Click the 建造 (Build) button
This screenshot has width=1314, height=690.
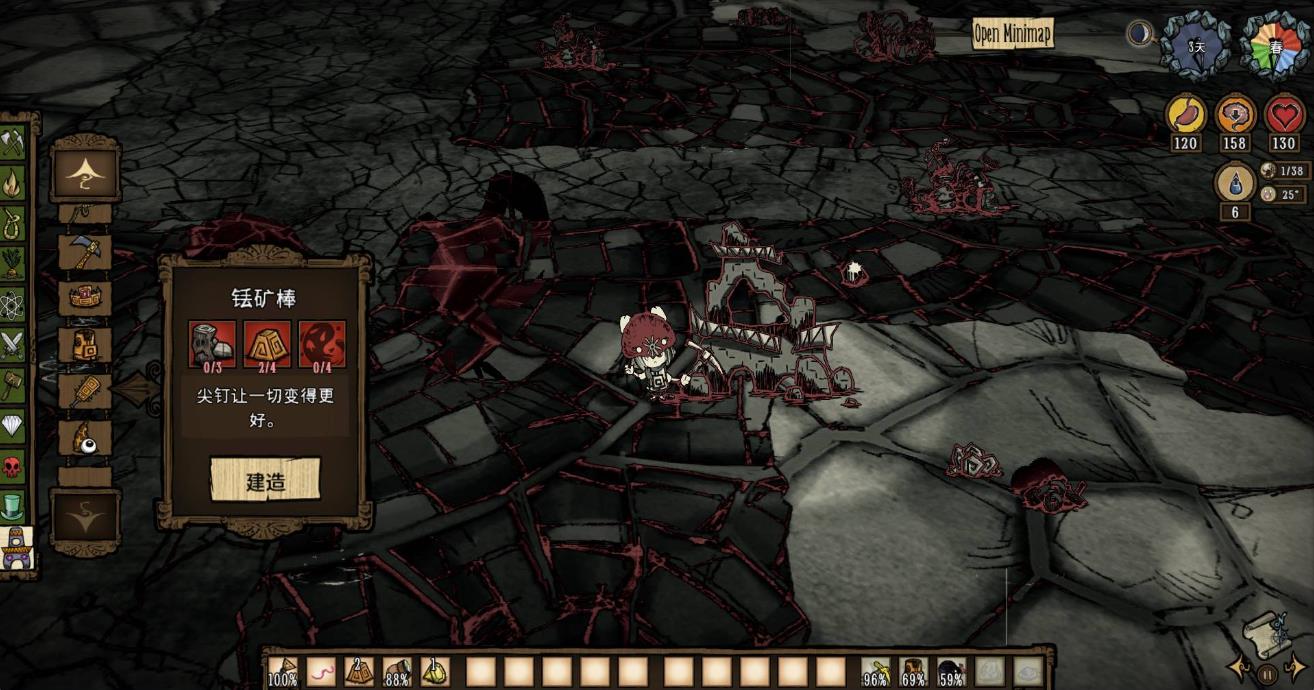coord(265,481)
